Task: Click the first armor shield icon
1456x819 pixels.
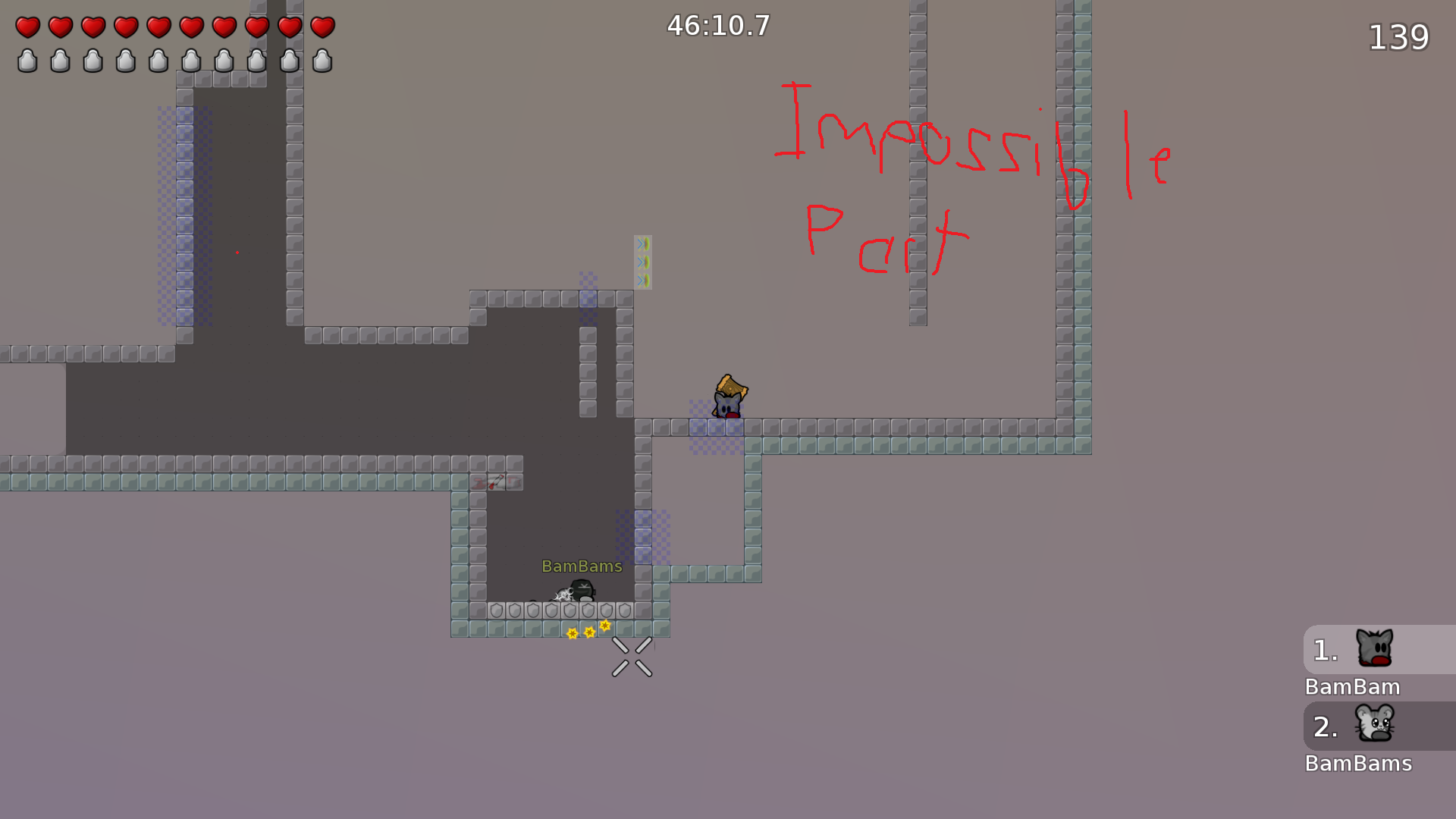Action: pyautogui.click(x=27, y=61)
